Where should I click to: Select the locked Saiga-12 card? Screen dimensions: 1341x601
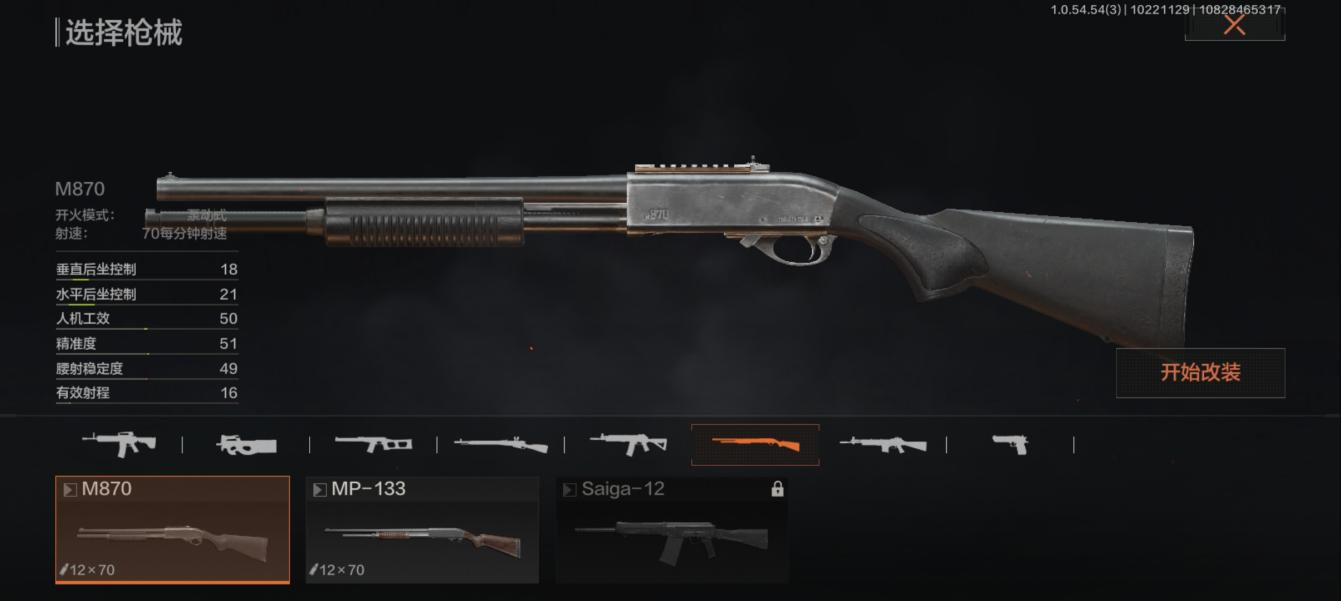click(x=672, y=529)
